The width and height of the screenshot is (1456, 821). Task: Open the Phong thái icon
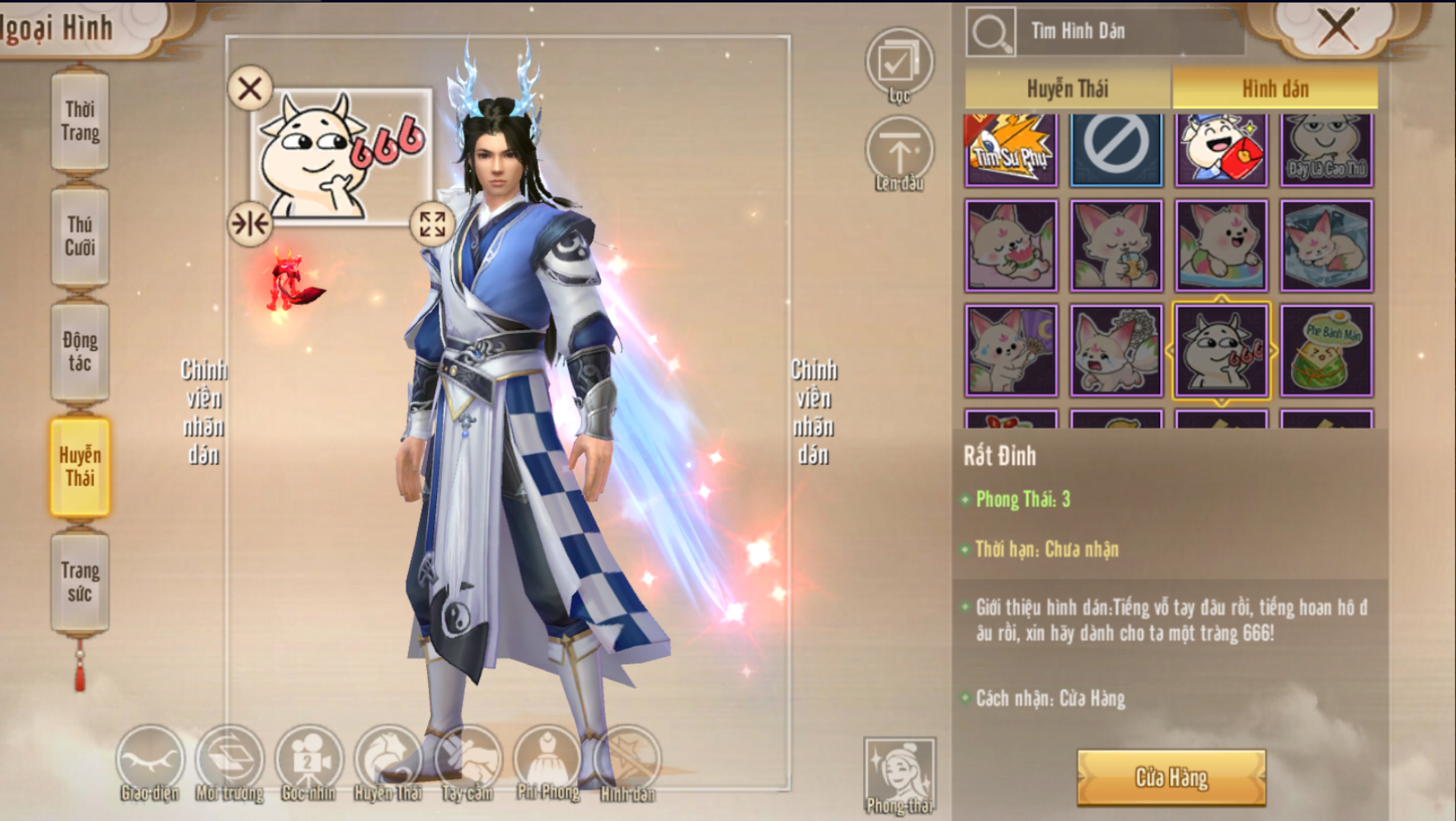click(x=899, y=775)
